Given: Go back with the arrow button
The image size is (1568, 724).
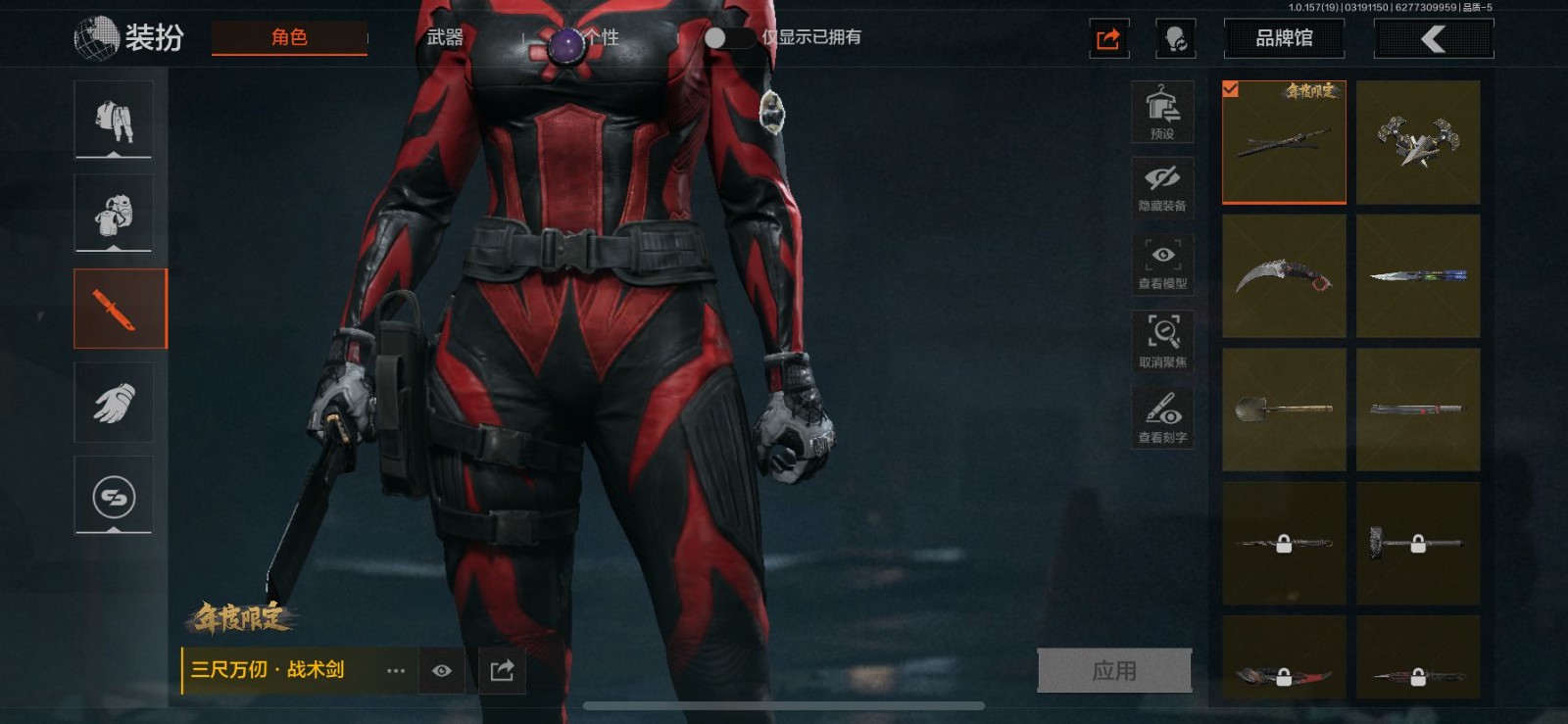Looking at the screenshot, I should pyautogui.click(x=1434, y=39).
